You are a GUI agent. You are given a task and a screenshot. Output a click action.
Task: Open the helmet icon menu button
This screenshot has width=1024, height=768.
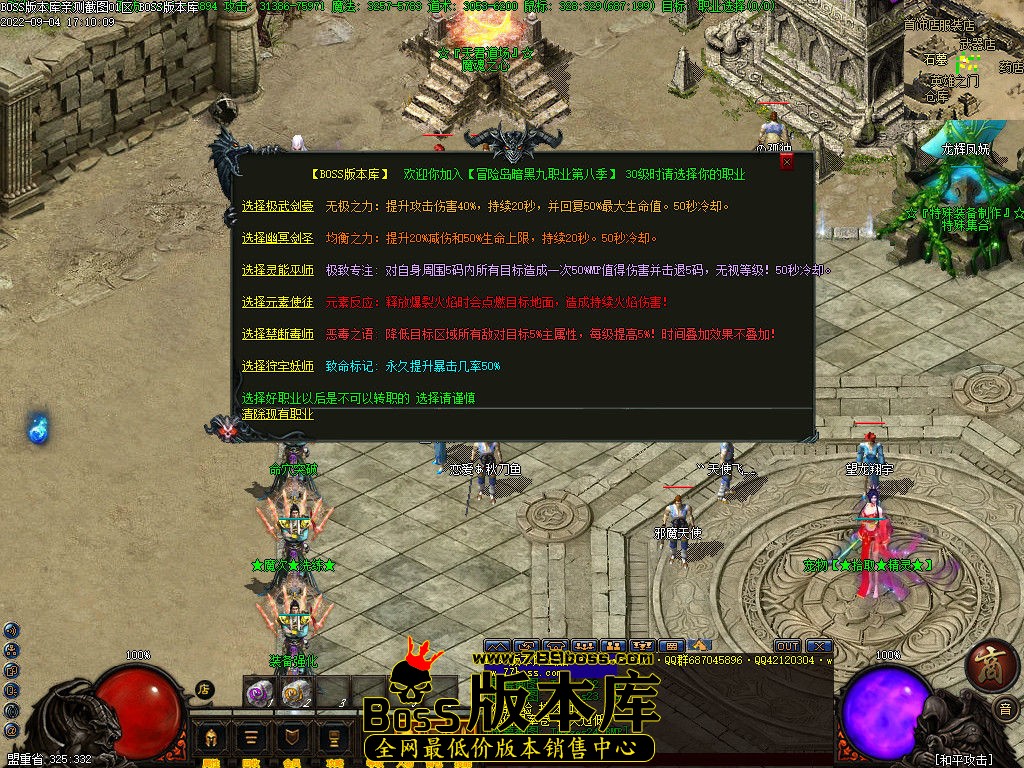pyautogui.click(x=212, y=738)
